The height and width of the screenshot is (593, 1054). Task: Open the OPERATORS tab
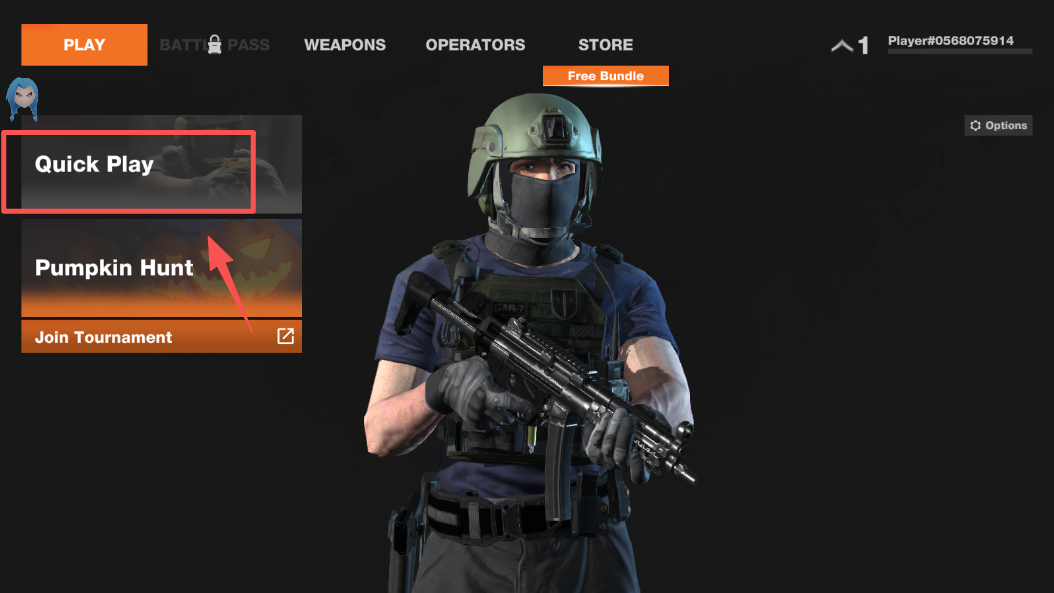475,45
